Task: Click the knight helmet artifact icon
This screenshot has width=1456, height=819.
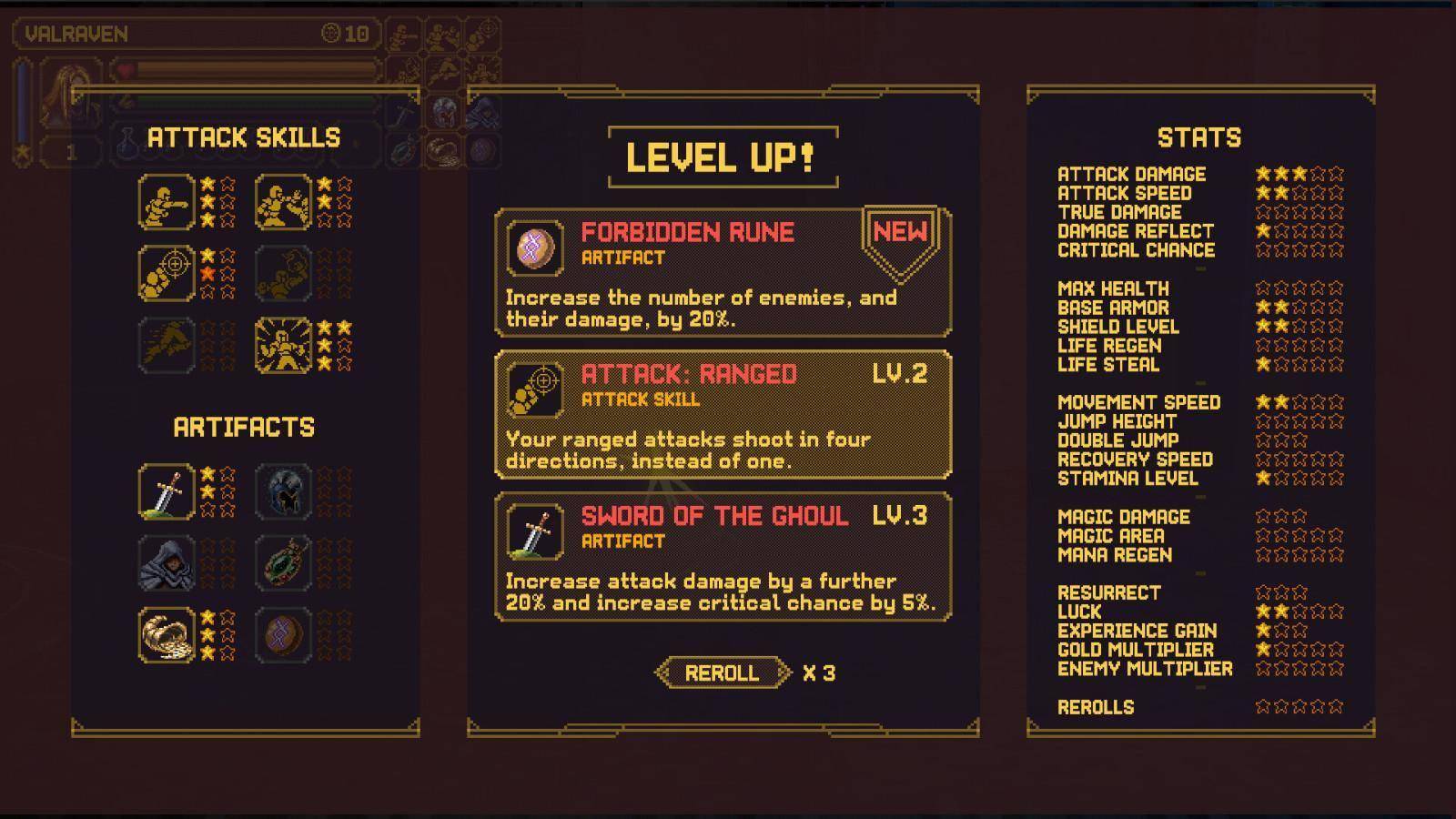Action: [x=283, y=492]
